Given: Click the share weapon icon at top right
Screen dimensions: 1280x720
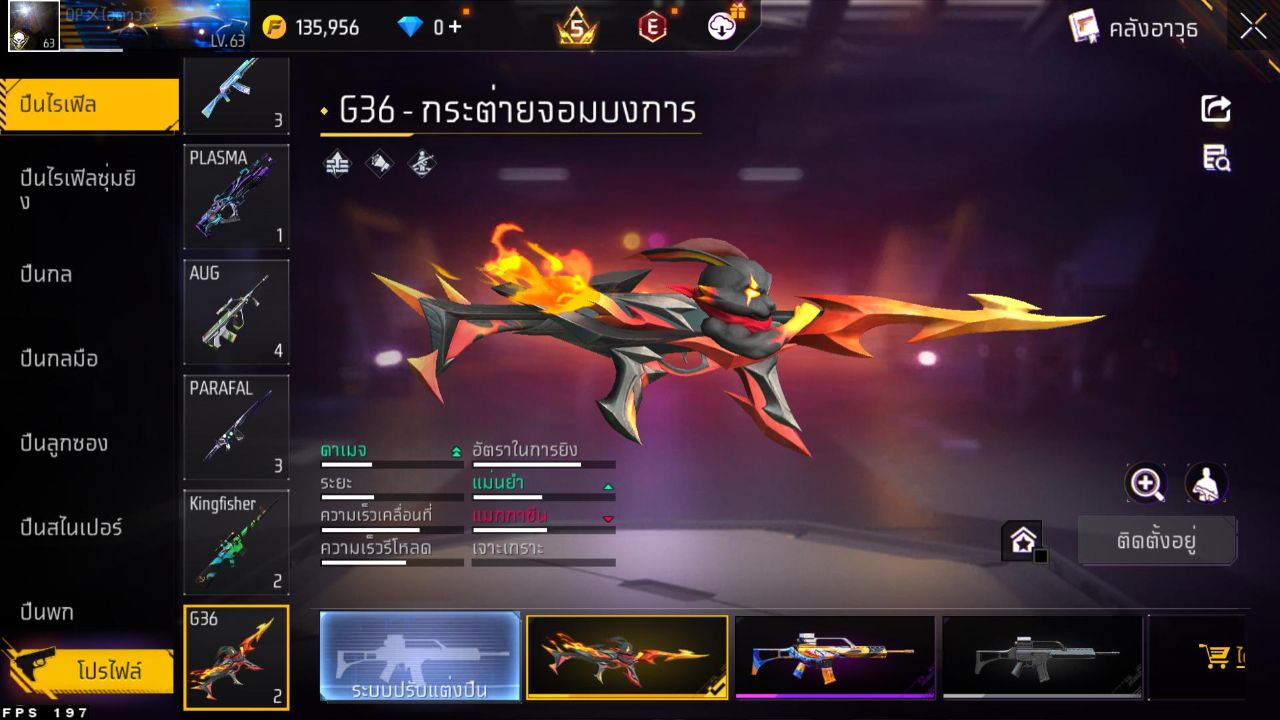Looking at the screenshot, I should coord(1214,110).
